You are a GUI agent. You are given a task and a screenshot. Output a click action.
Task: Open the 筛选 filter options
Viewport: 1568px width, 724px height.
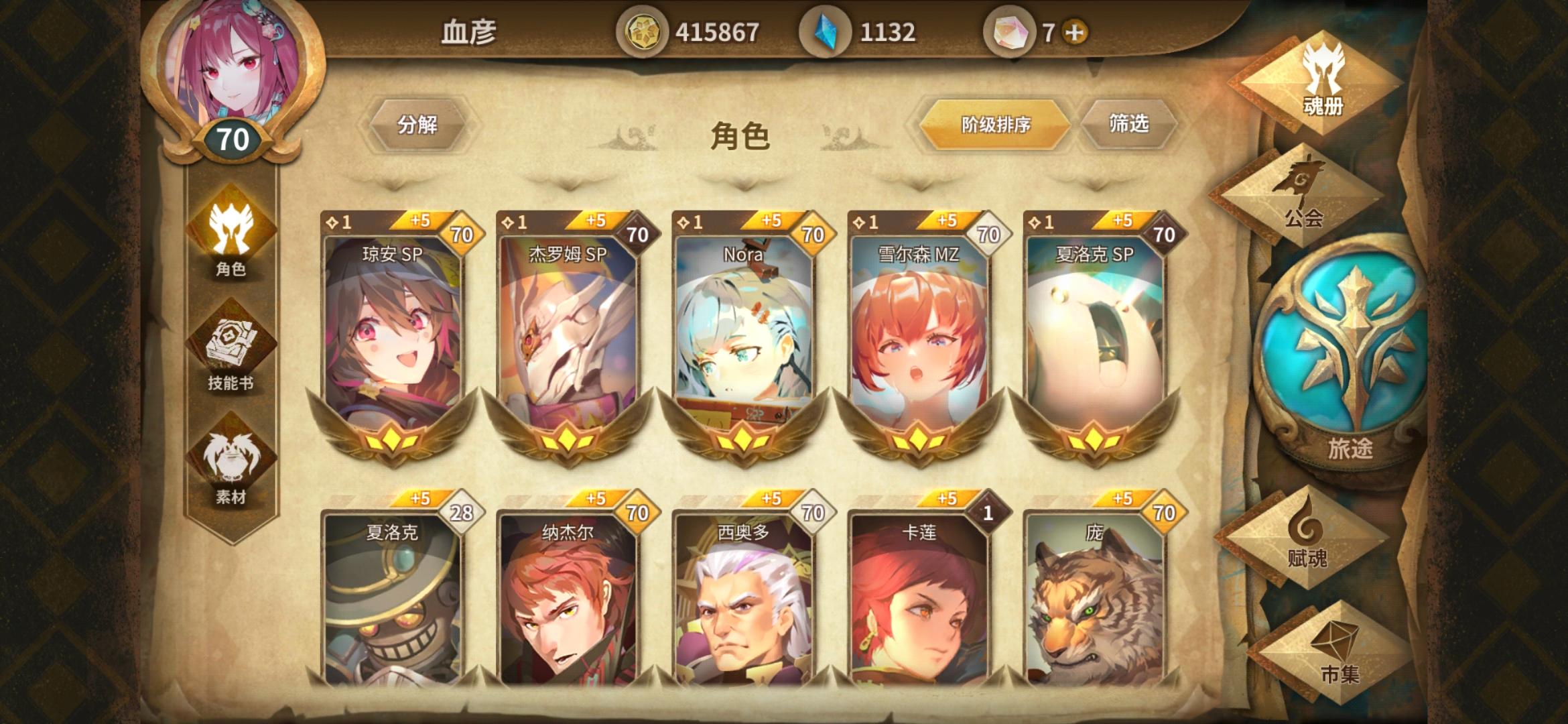[x=1128, y=123]
